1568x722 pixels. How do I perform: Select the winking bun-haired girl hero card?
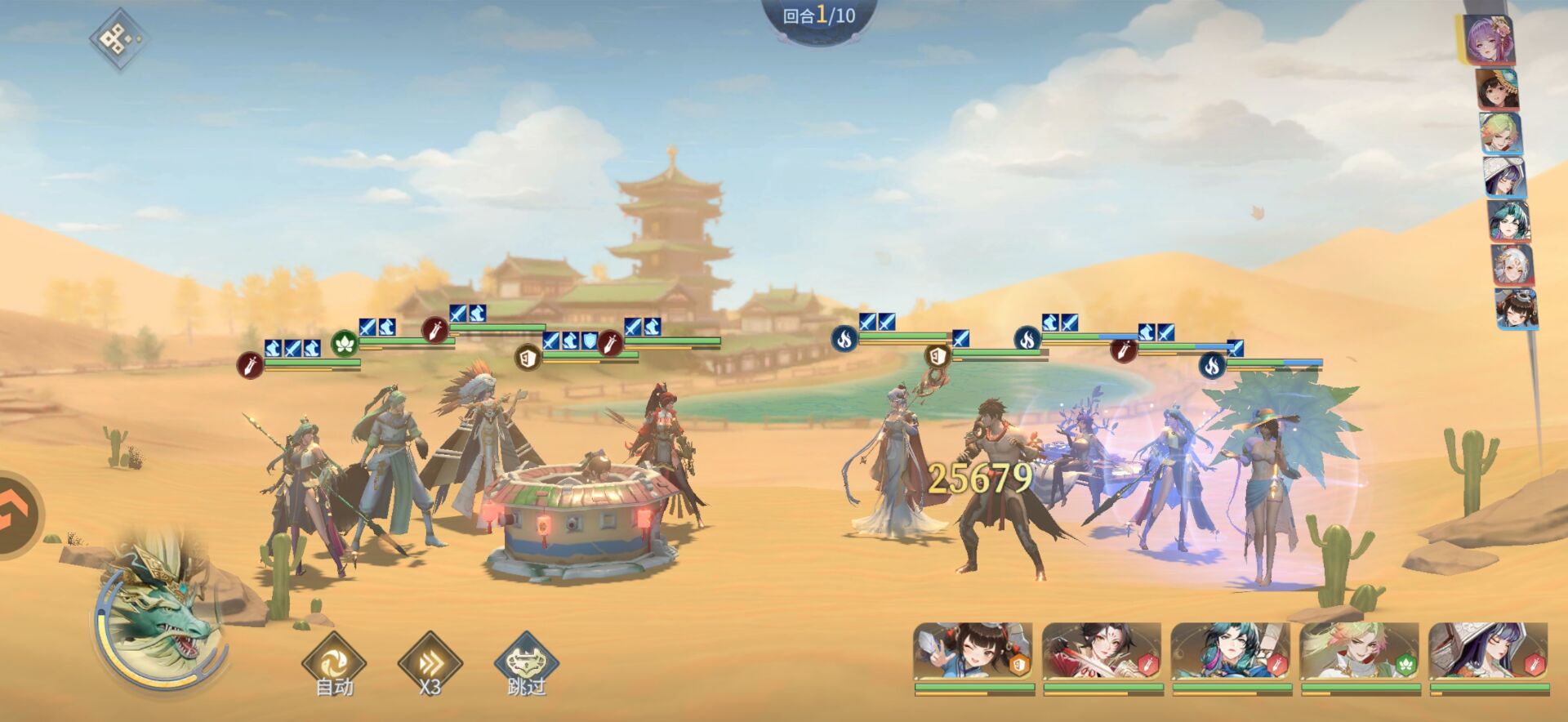pyautogui.click(x=973, y=652)
